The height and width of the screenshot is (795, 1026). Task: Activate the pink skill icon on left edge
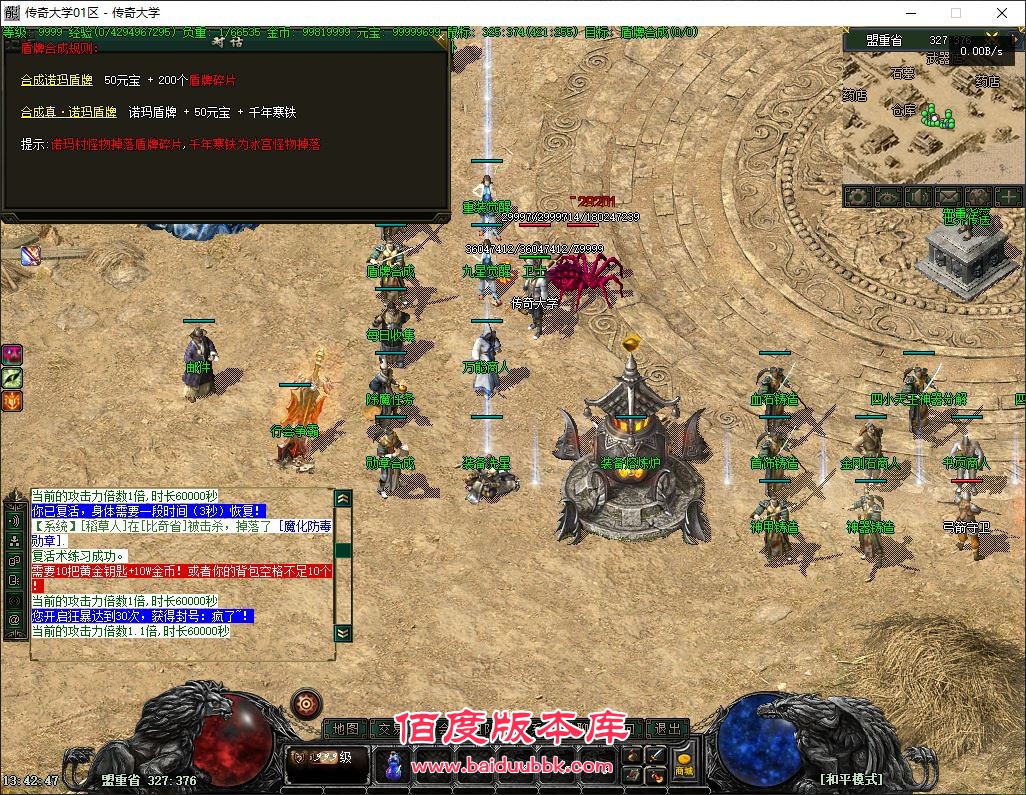pyautogui.click(x=12, y=355)
